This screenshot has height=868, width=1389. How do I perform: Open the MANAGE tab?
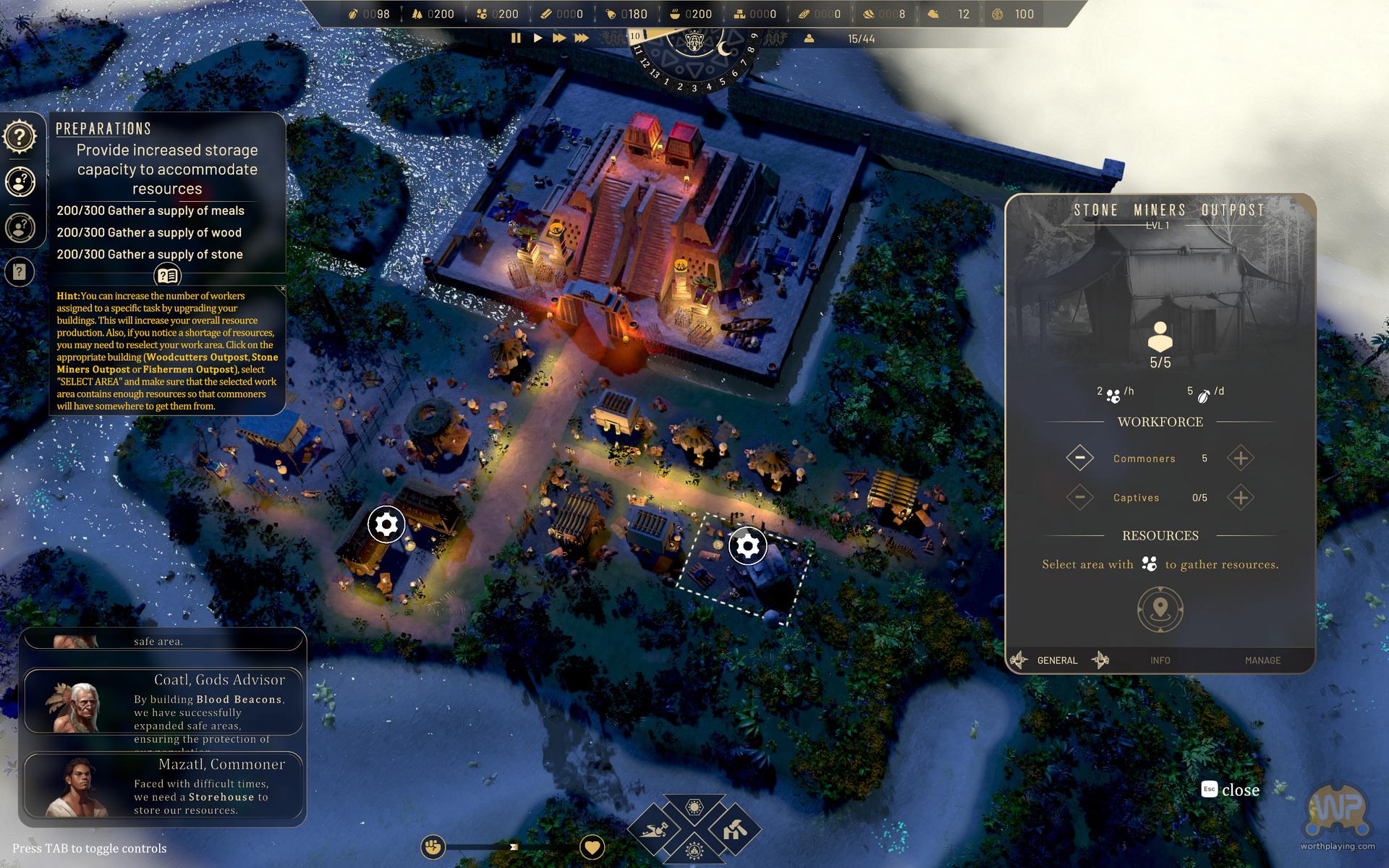[x=1262, y=660]
